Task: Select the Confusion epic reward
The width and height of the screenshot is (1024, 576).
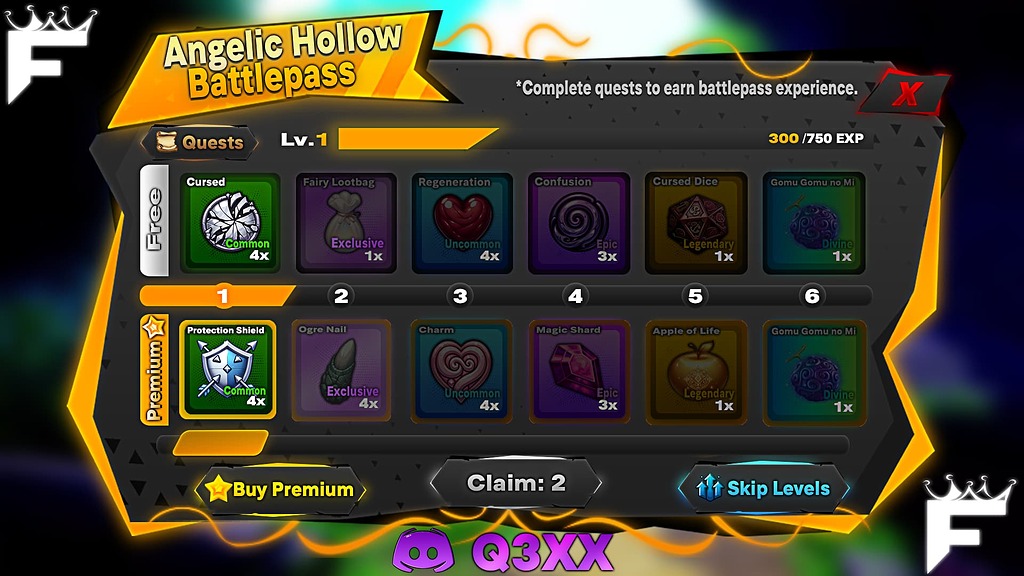Action: 578,222
